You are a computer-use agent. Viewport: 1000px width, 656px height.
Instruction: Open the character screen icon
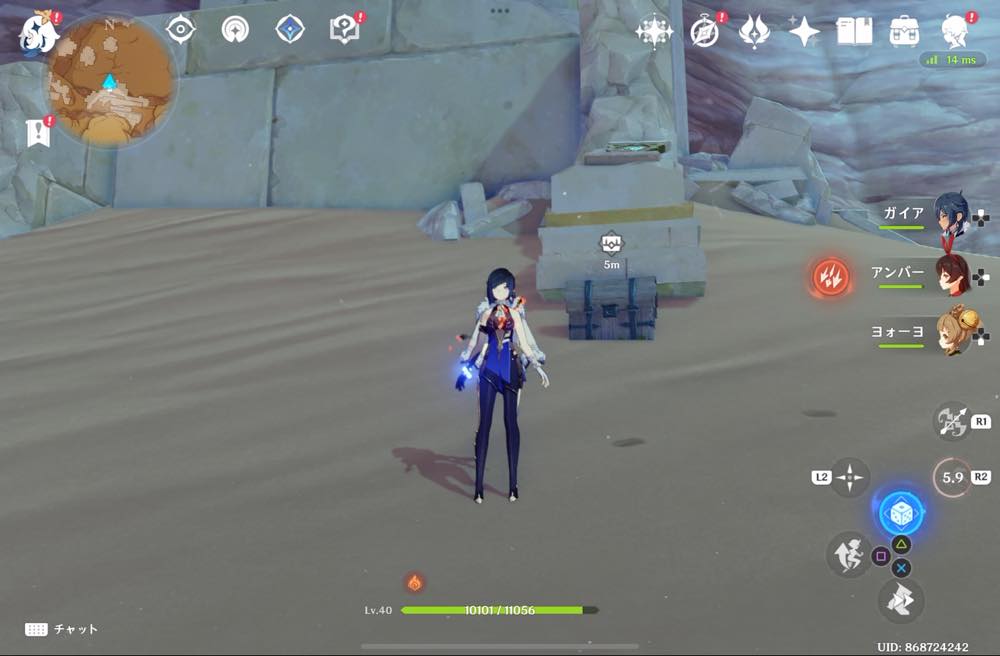955,32
